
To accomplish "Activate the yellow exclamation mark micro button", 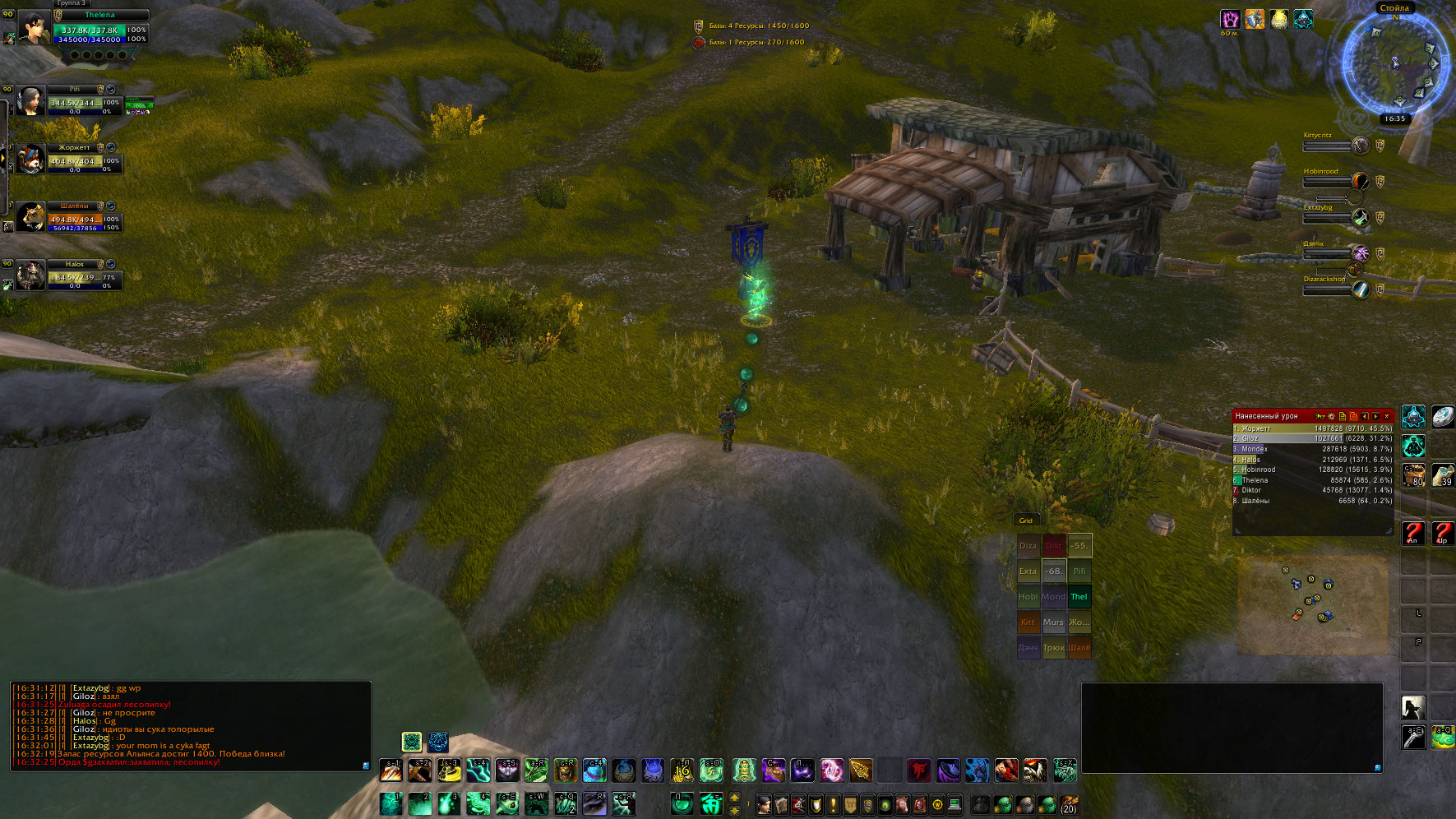I will coord(833,804).
